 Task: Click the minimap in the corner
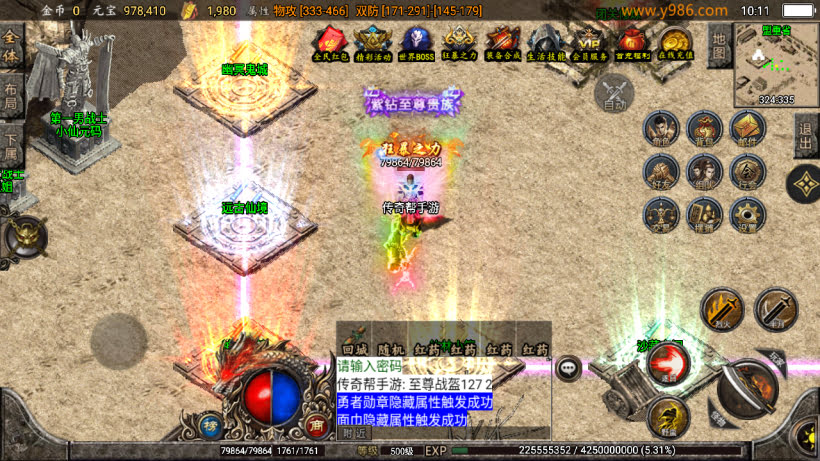point(776,64)
